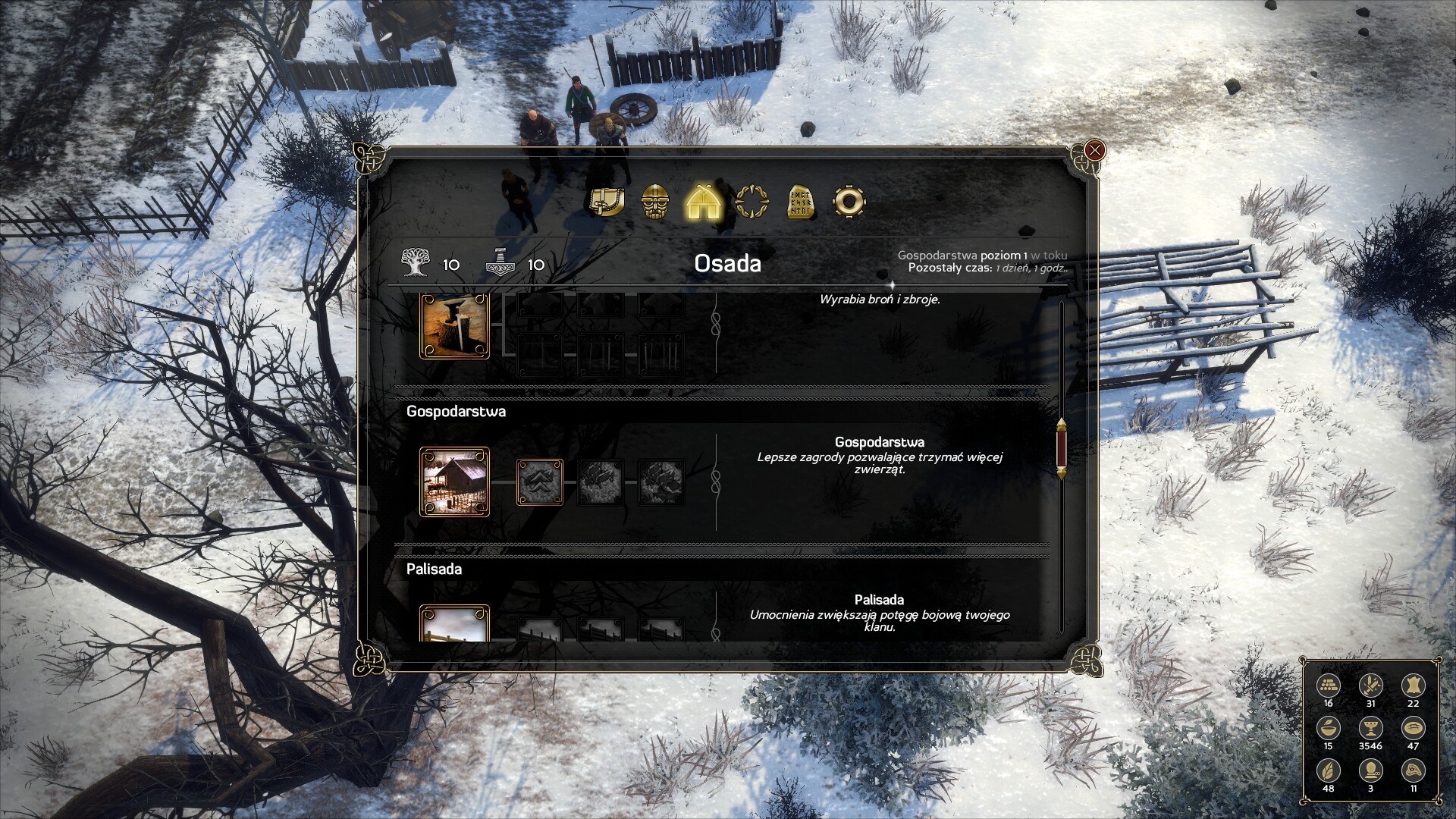Switch to the Viking helmet character tab
This screenshot has height=819, width=1456.
[x=656, y=202]
